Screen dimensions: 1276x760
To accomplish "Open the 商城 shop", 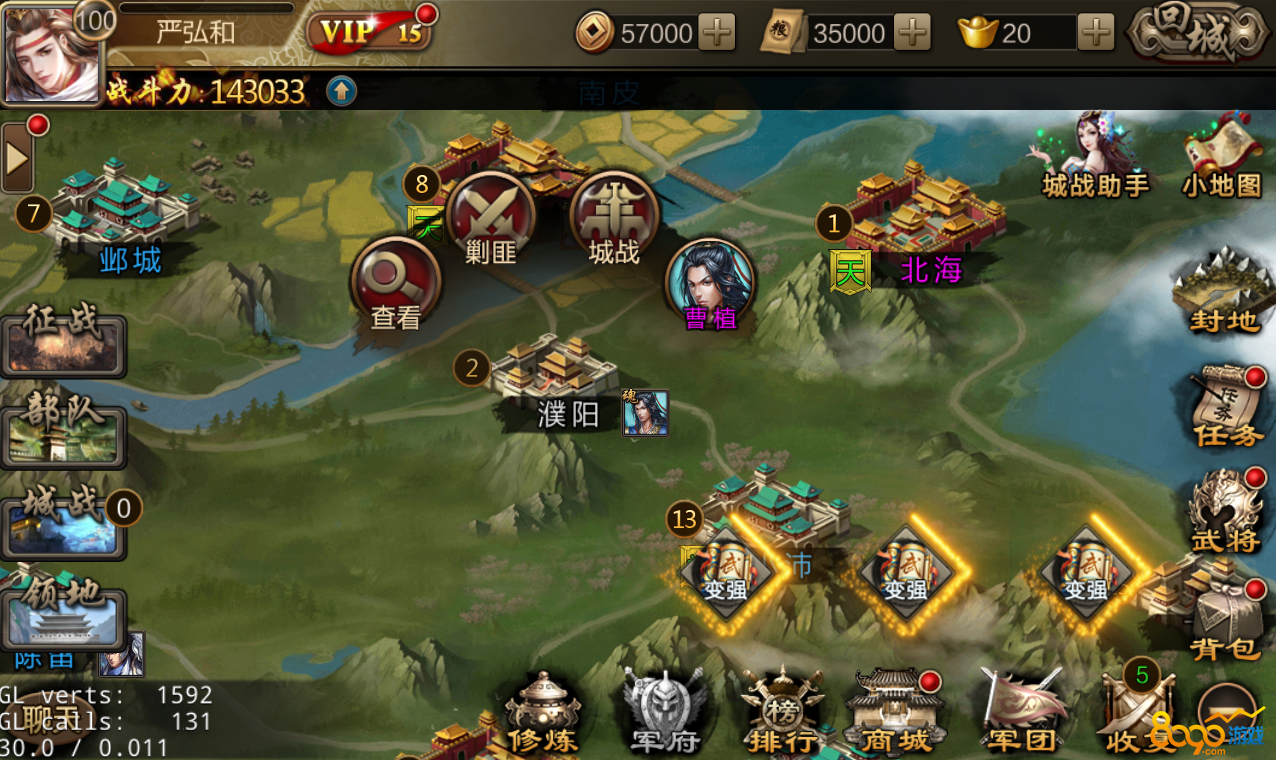I will 894,711.
